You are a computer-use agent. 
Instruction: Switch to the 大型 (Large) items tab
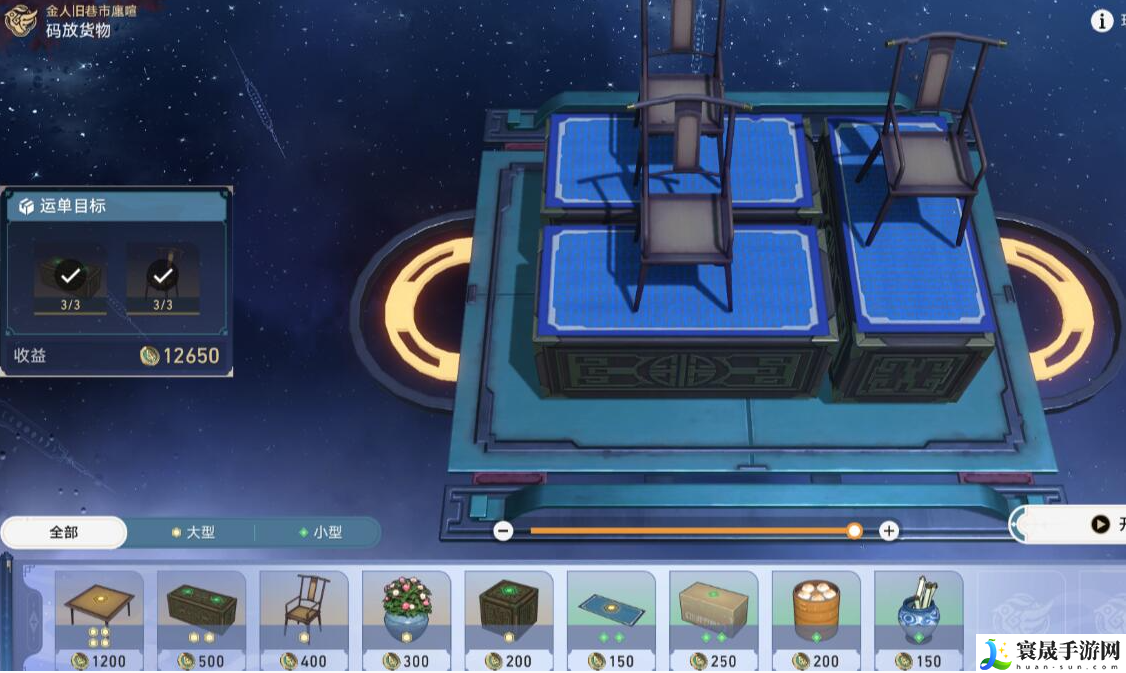[x=192, y=532]
